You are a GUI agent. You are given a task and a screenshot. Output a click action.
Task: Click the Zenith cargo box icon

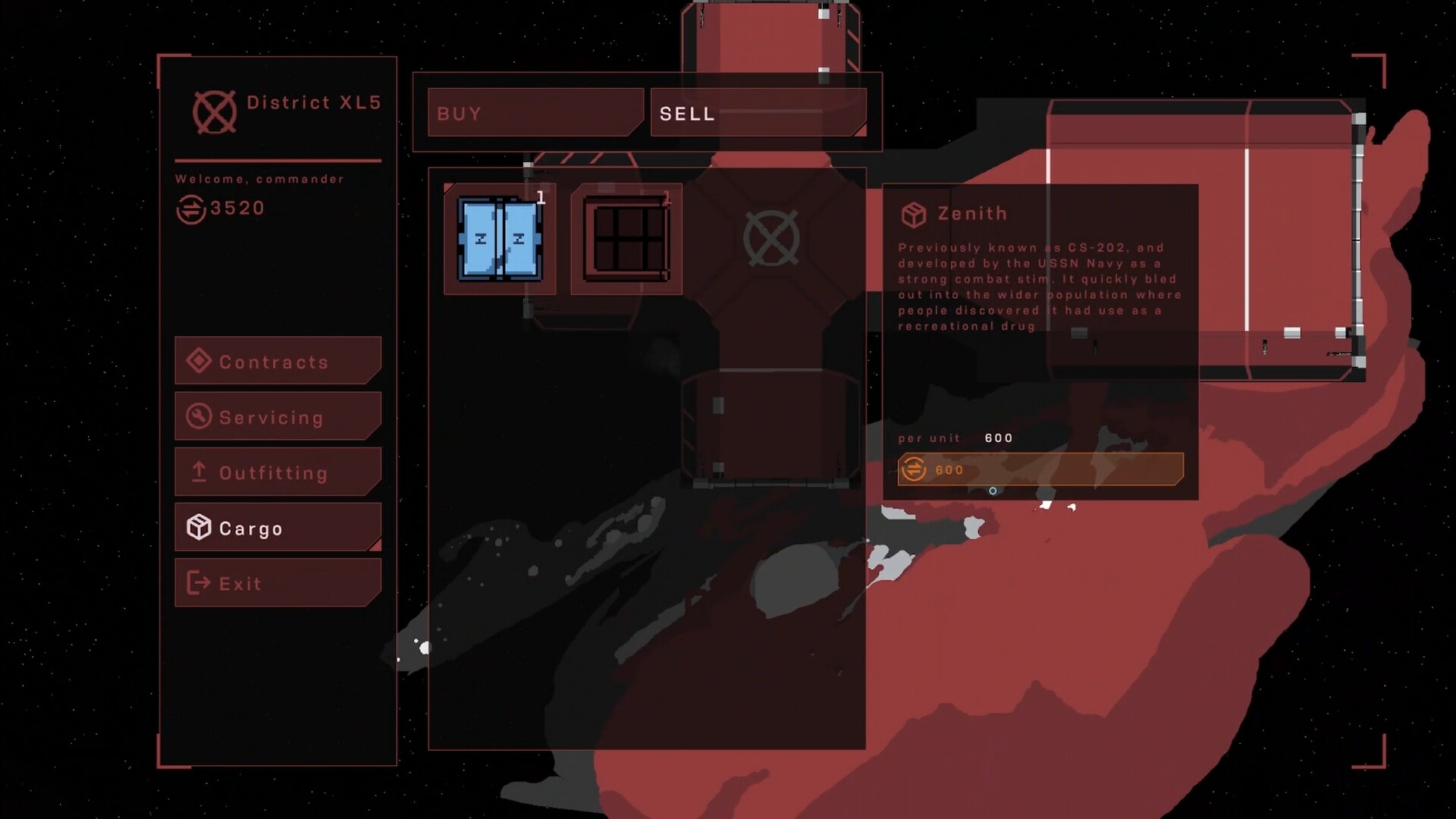point(915,213)
